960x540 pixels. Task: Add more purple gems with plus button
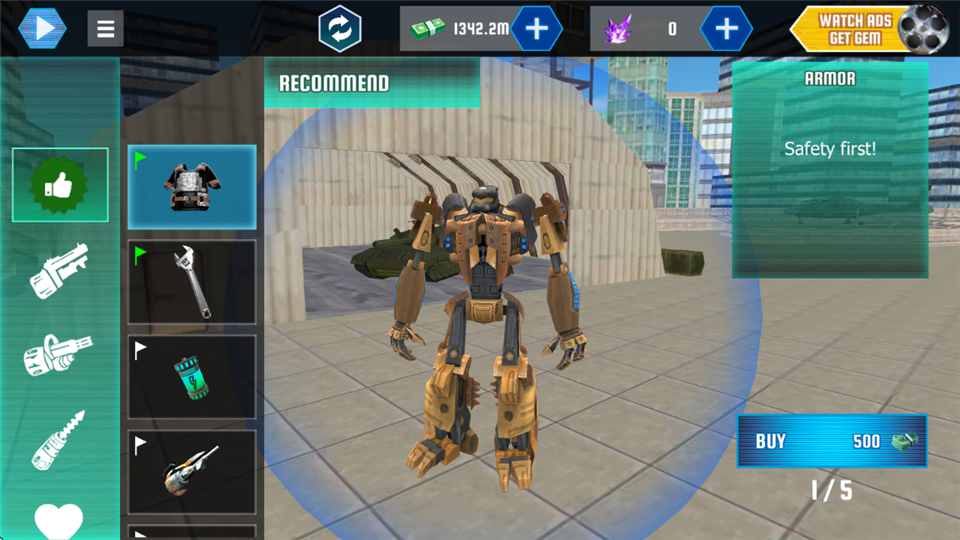[x=726, y=28]
